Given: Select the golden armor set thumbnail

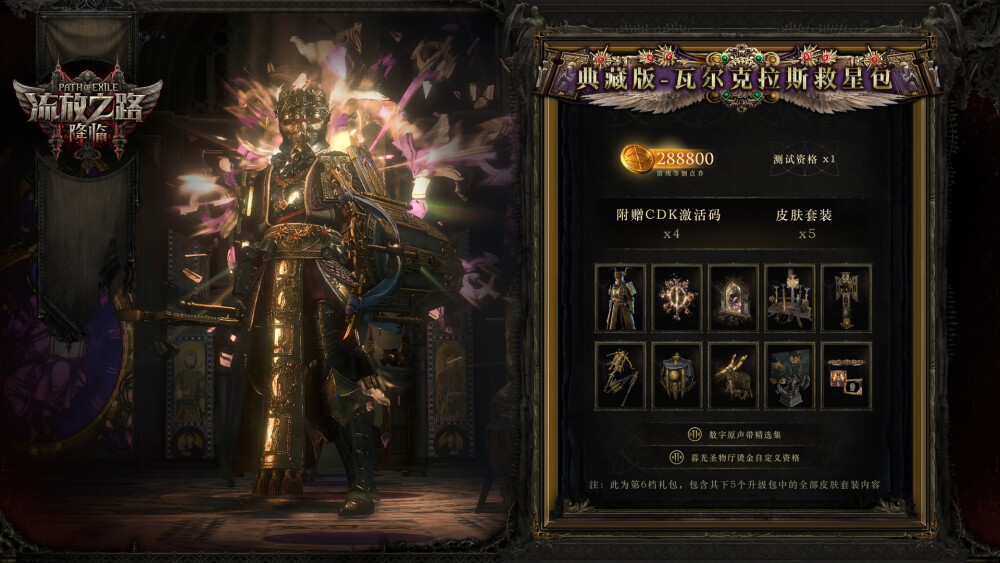Looking at the screenshot, I should pyautogui.click(x=620, y=298).
